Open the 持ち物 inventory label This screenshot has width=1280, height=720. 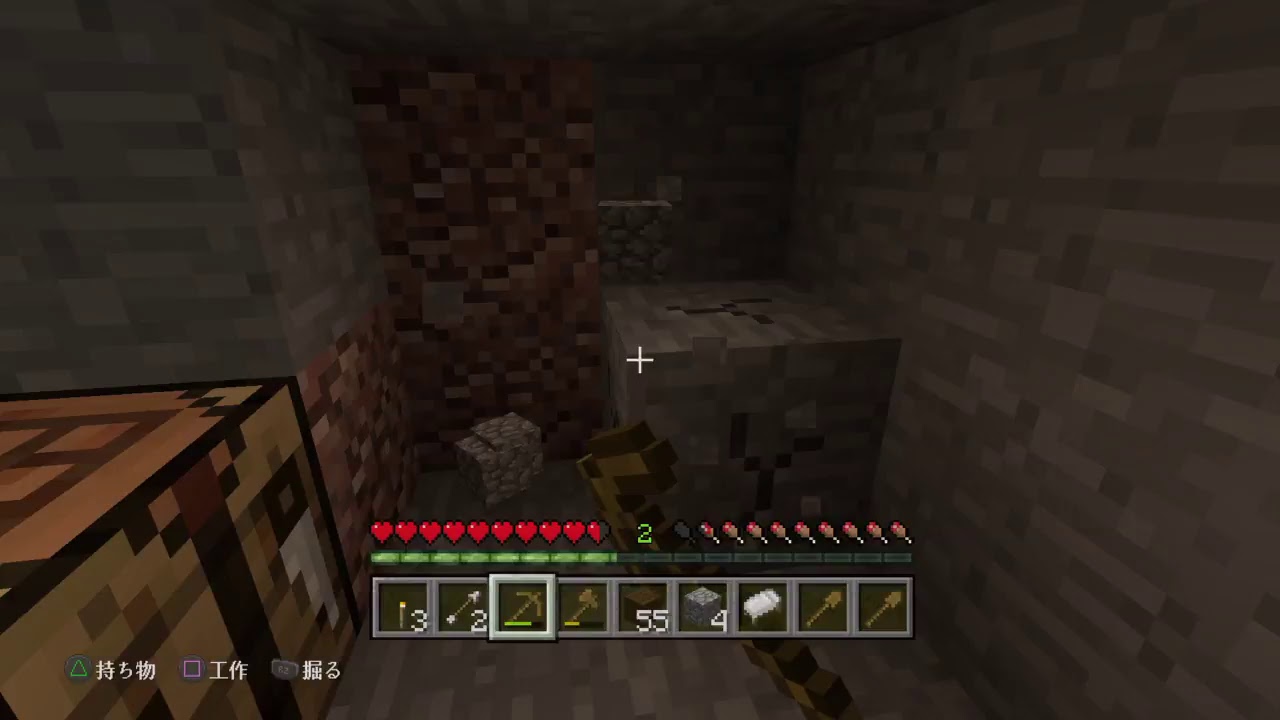pos(128,670)
